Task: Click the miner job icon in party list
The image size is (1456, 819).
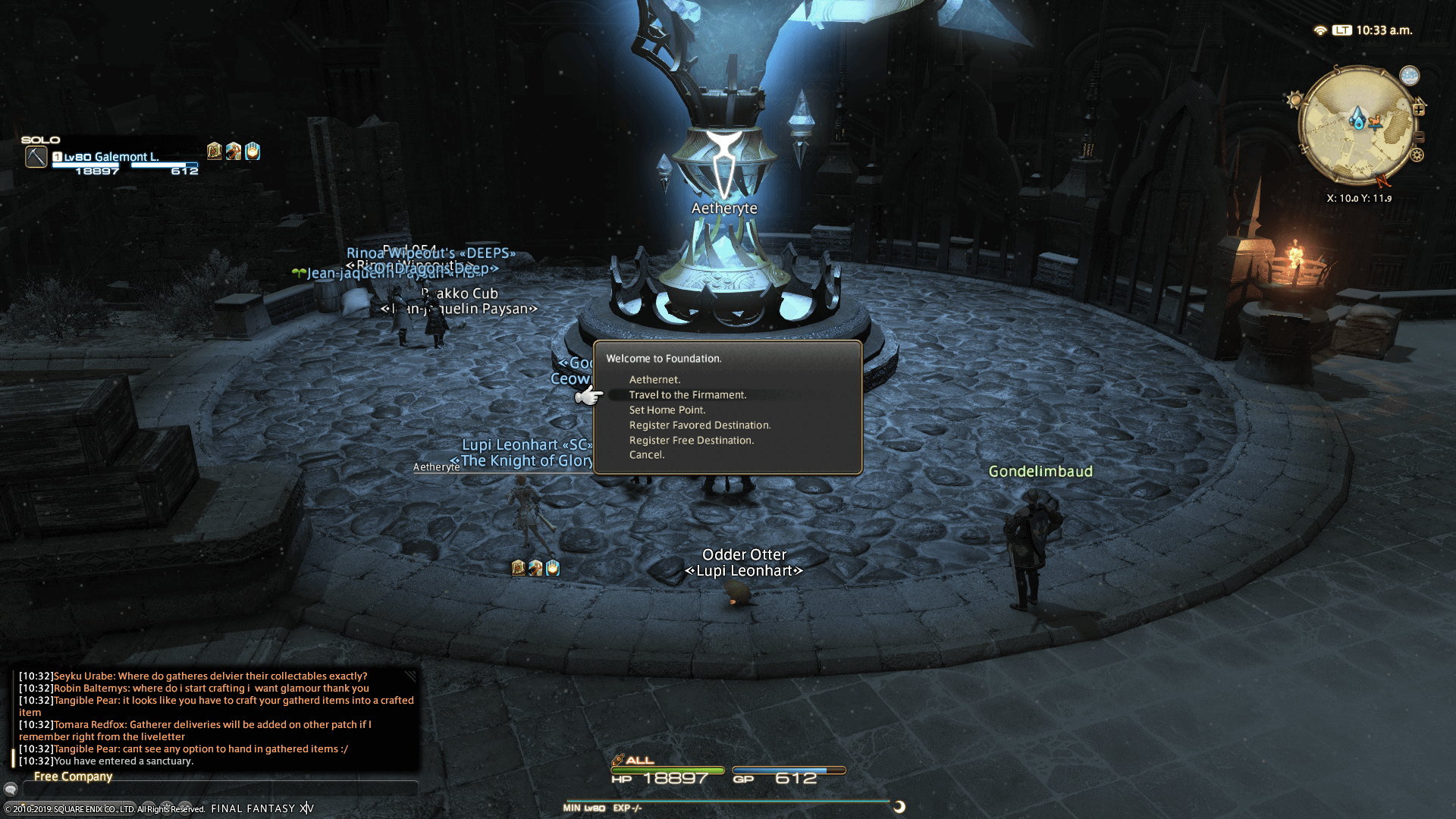Action: pos(36,157)
